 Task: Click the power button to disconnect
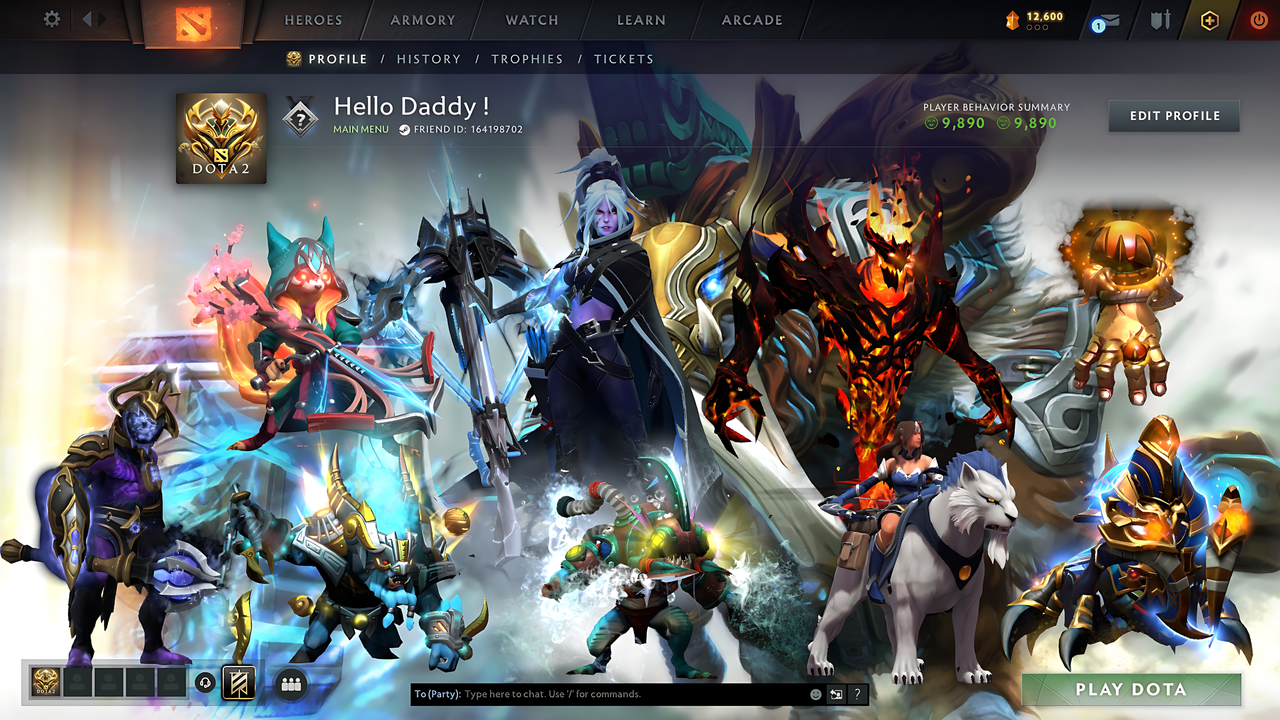[x=1261, y=20]
